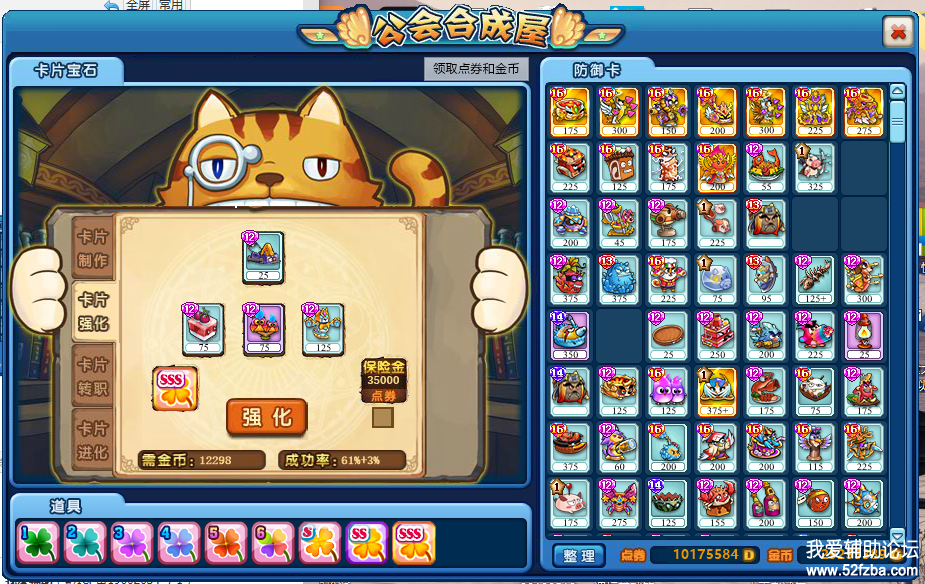Select the level 6 rainbow clover item
The height and width of the screenshot is (584, 925).
273,542
